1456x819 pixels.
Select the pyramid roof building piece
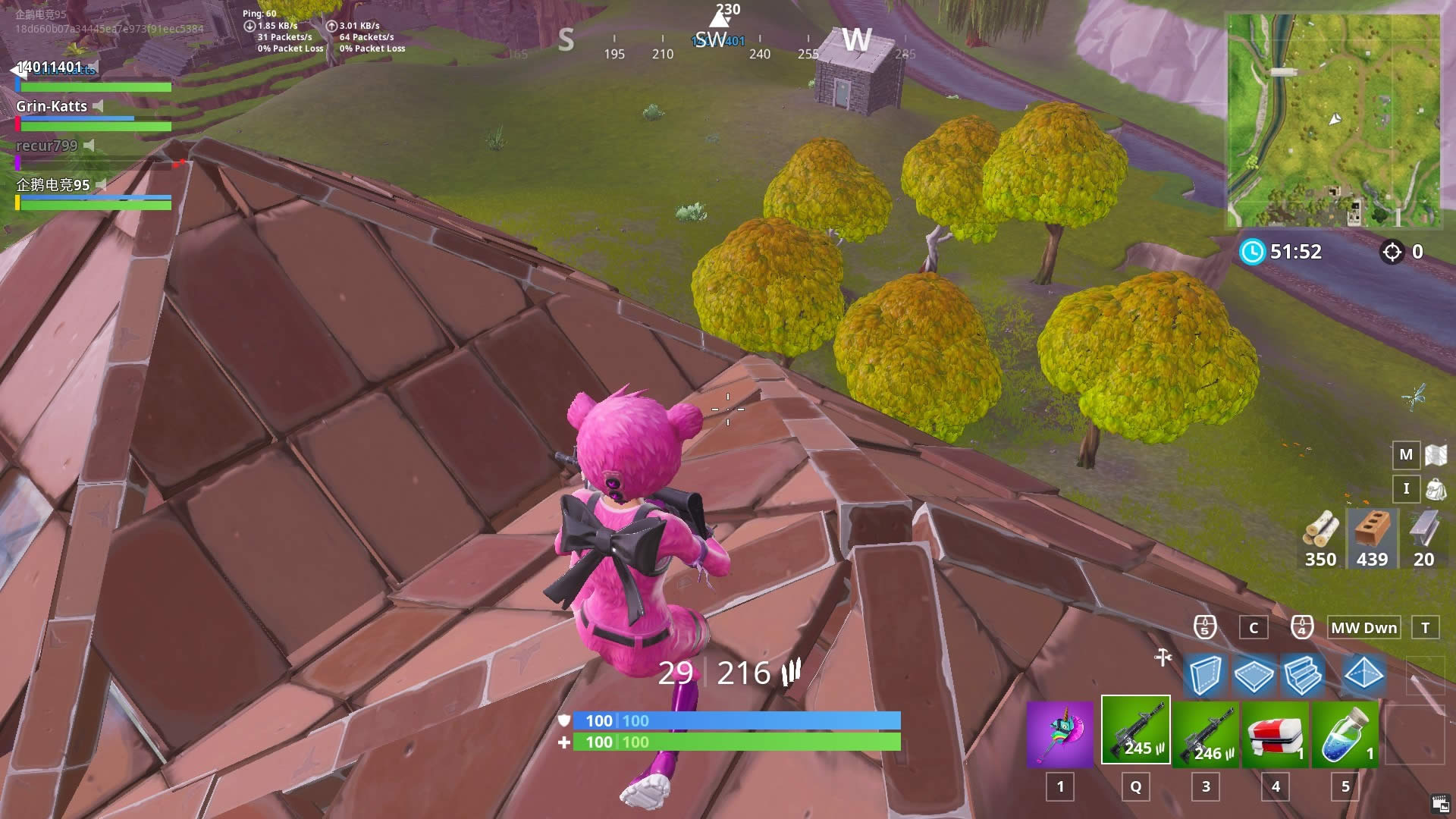[1363, 673]
